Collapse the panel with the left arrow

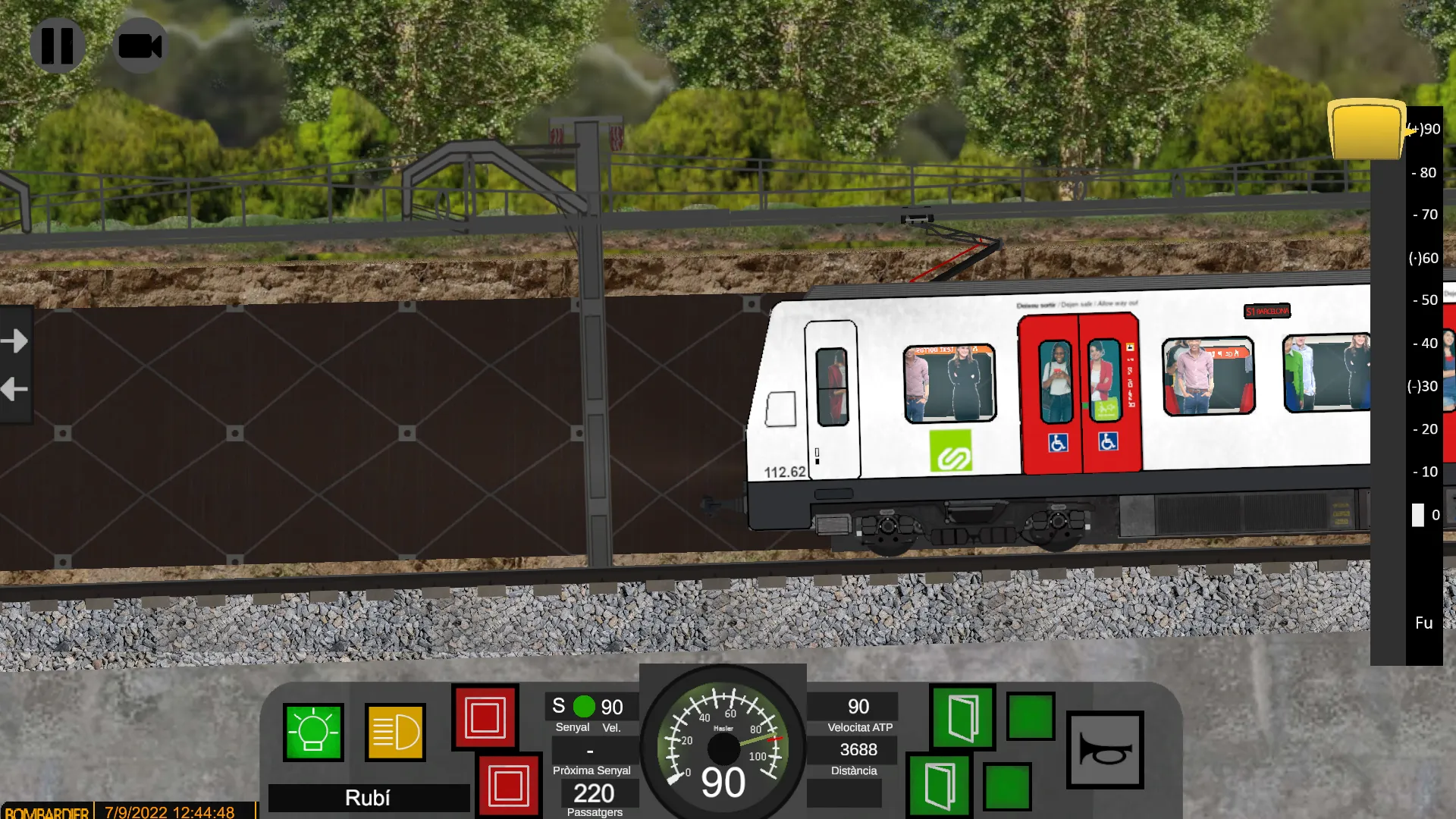pyautogui.click(x=13, y=389)
